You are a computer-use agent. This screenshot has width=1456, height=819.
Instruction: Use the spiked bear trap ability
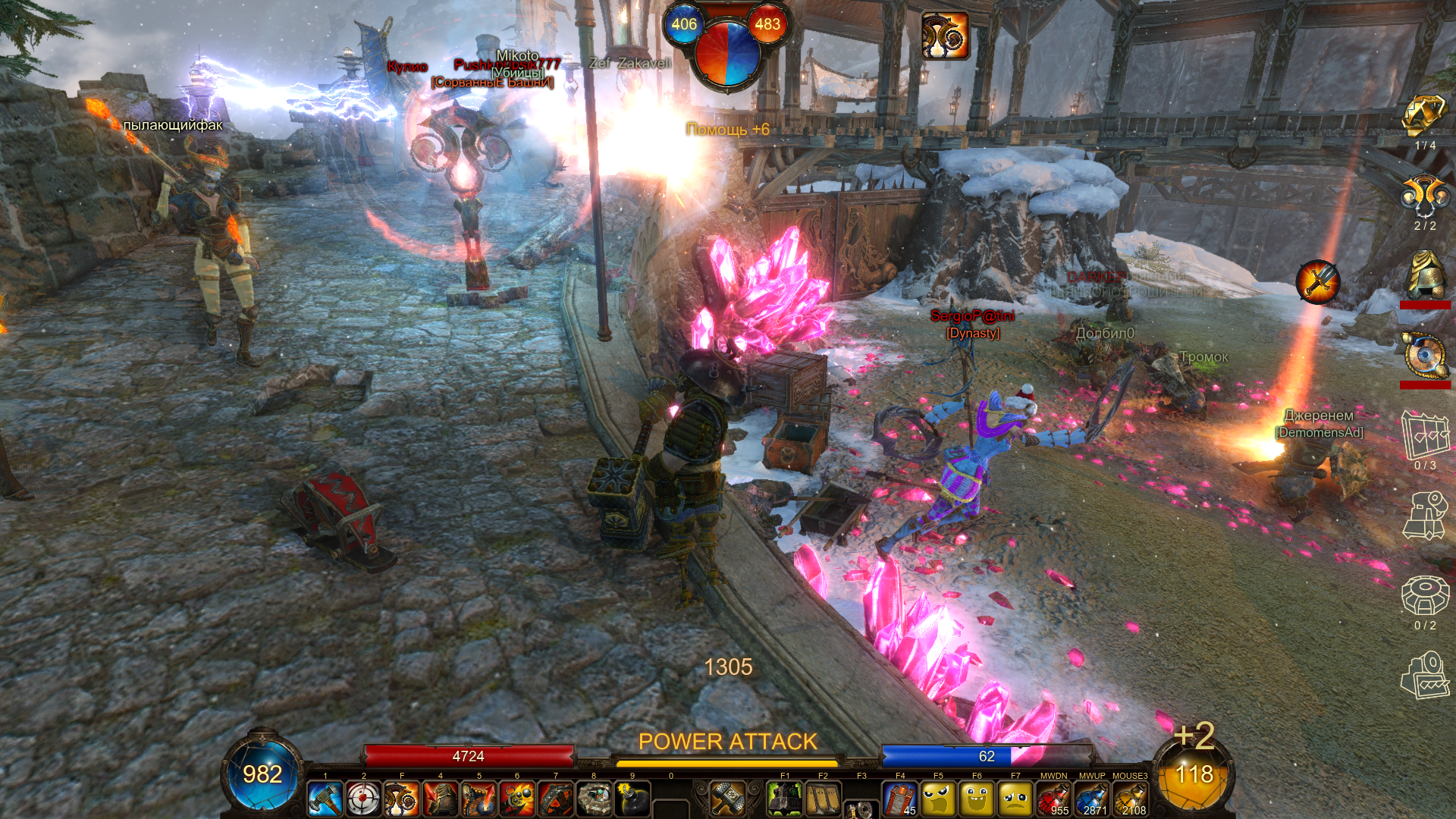pyautogui.click(x=556, y=799)
